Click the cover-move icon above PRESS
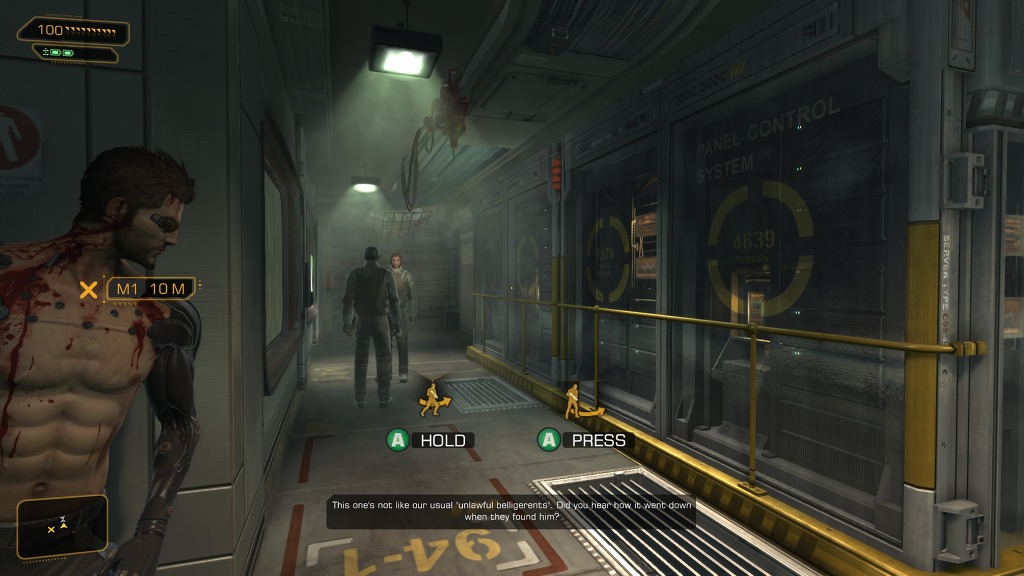Image resolution: width=1024 pixels, height=576 pixels. (579, 402)
